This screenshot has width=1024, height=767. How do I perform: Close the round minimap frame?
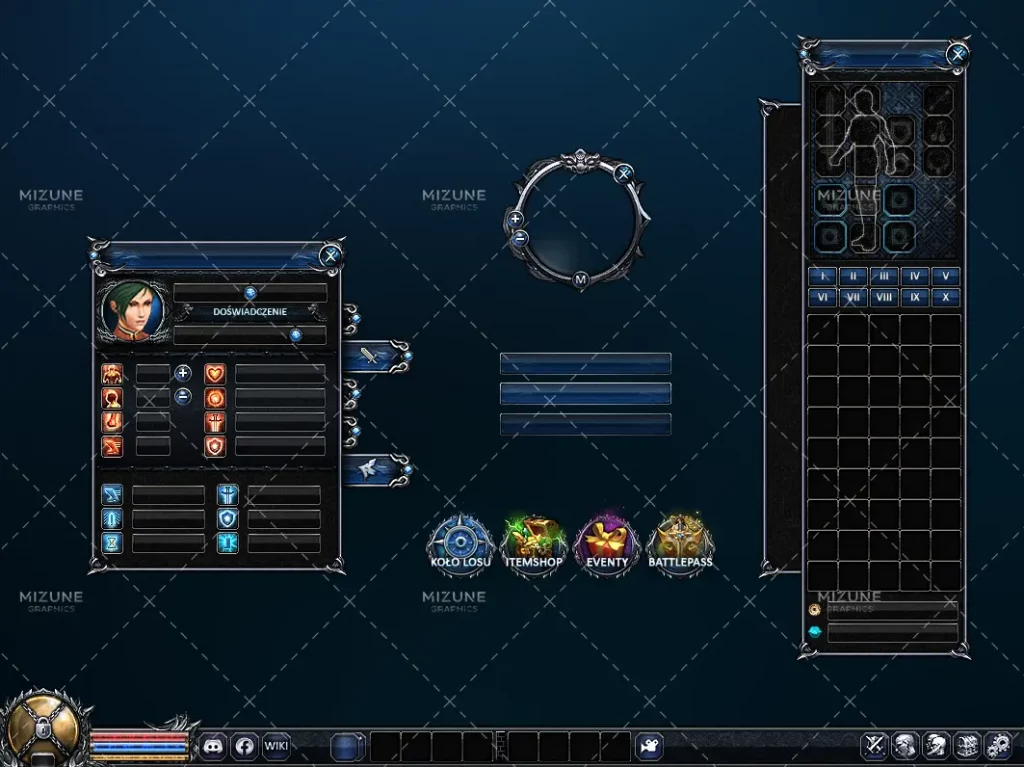[x=624, y=173]
